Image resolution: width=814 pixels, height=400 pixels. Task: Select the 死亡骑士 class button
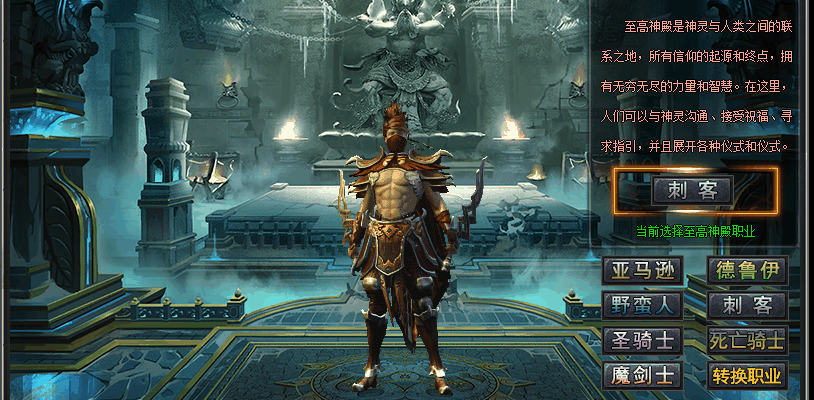tap(747, 340)
